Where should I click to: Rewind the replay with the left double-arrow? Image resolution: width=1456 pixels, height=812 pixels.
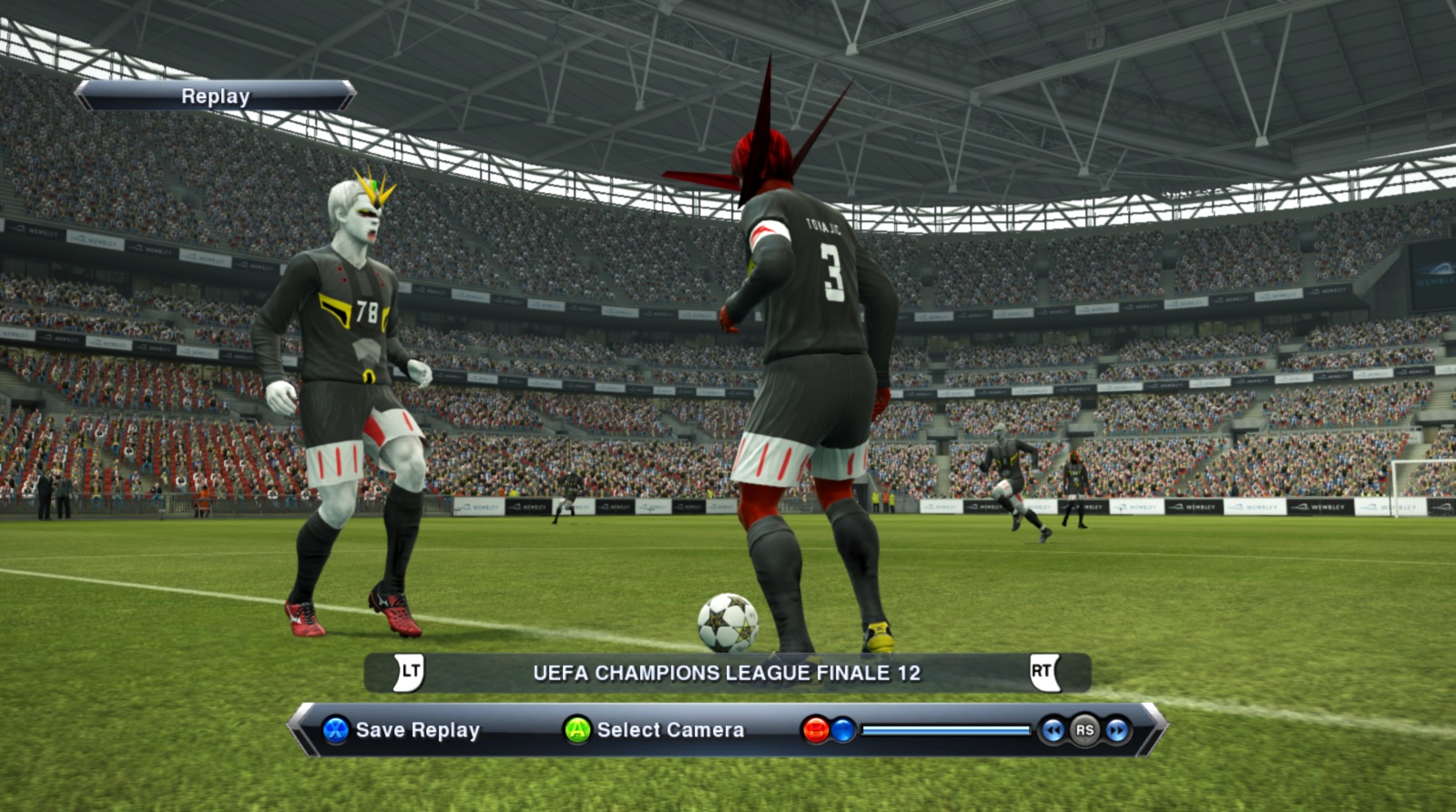tap(1053, 730)
